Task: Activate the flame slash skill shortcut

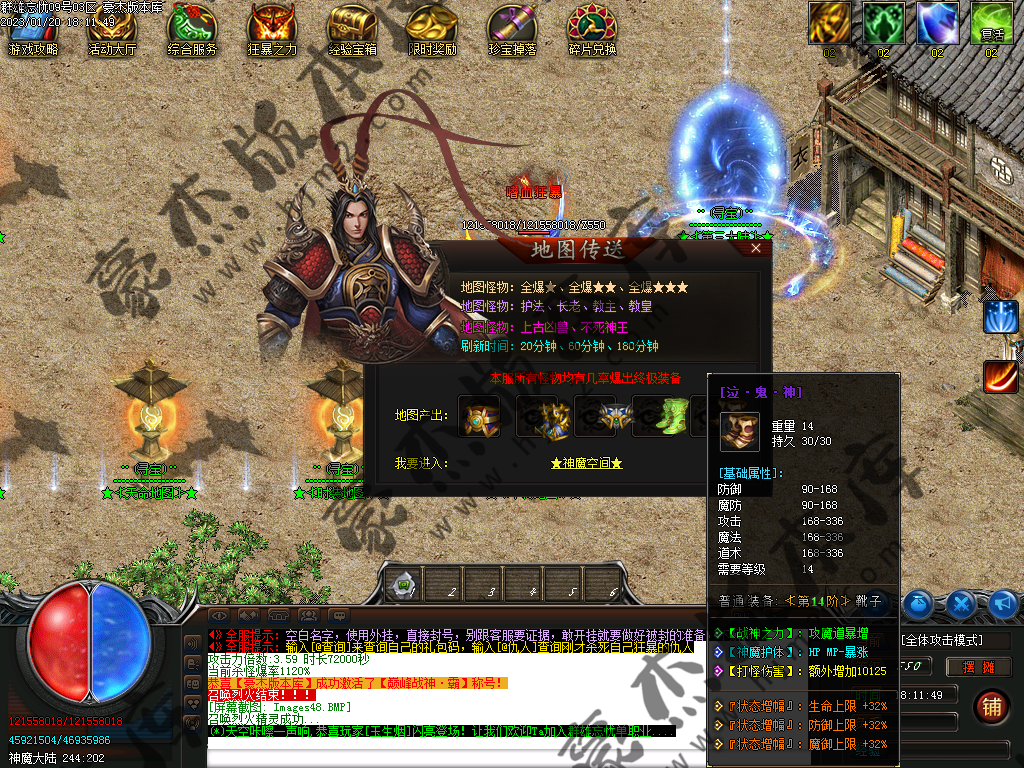Action: [1000, 376]
